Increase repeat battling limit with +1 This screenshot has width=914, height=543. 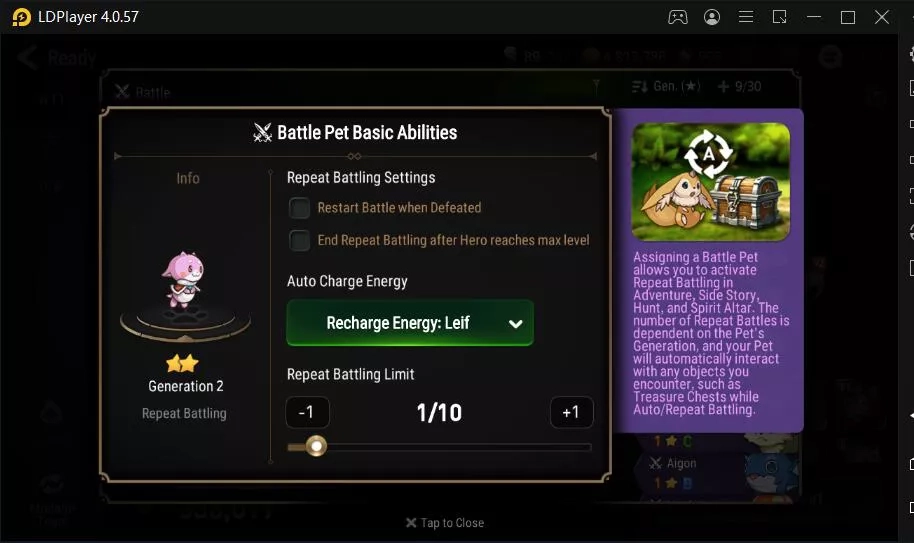pos(571,413)
